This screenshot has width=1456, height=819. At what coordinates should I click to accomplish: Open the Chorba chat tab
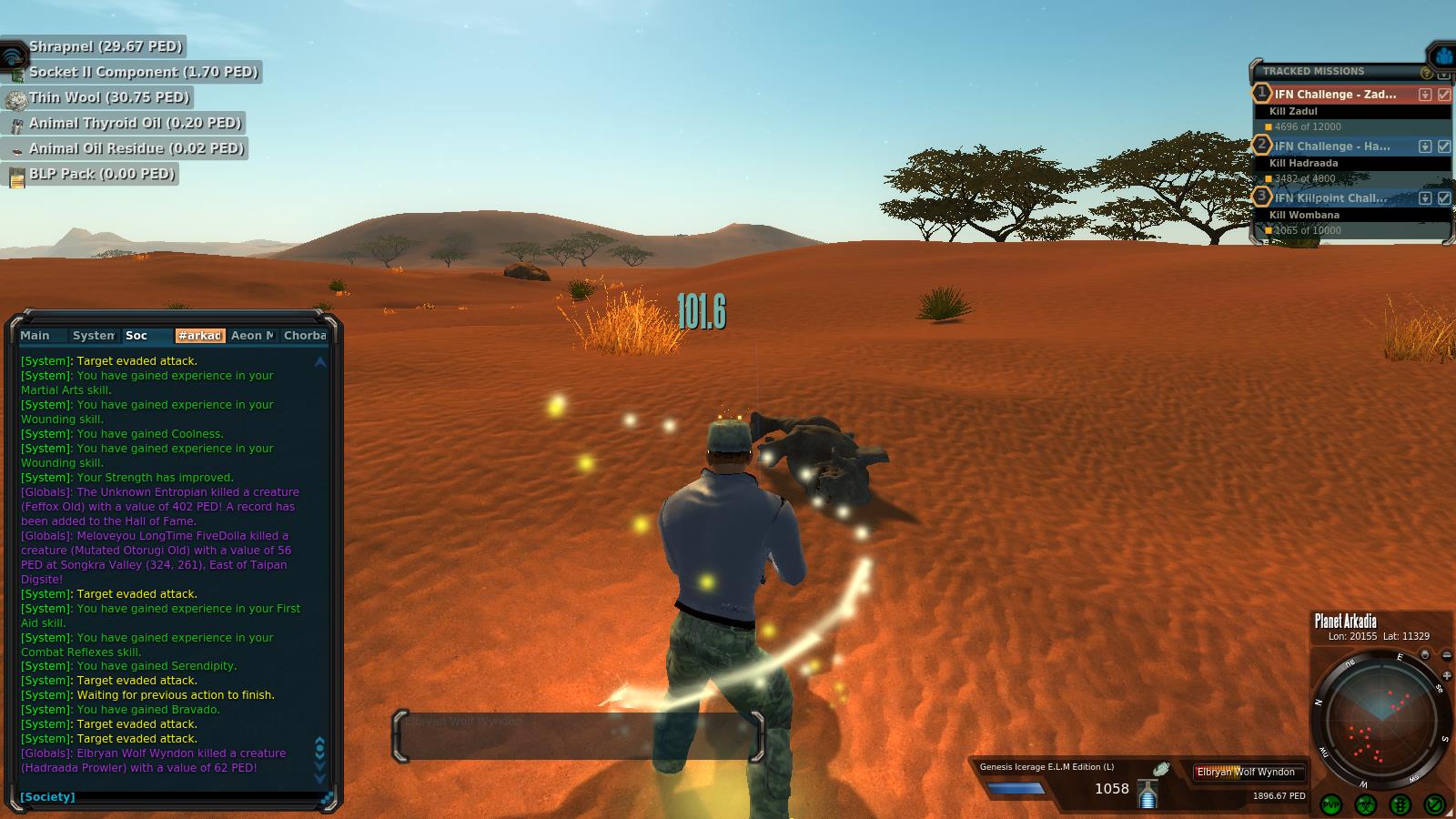click(304, 336)
